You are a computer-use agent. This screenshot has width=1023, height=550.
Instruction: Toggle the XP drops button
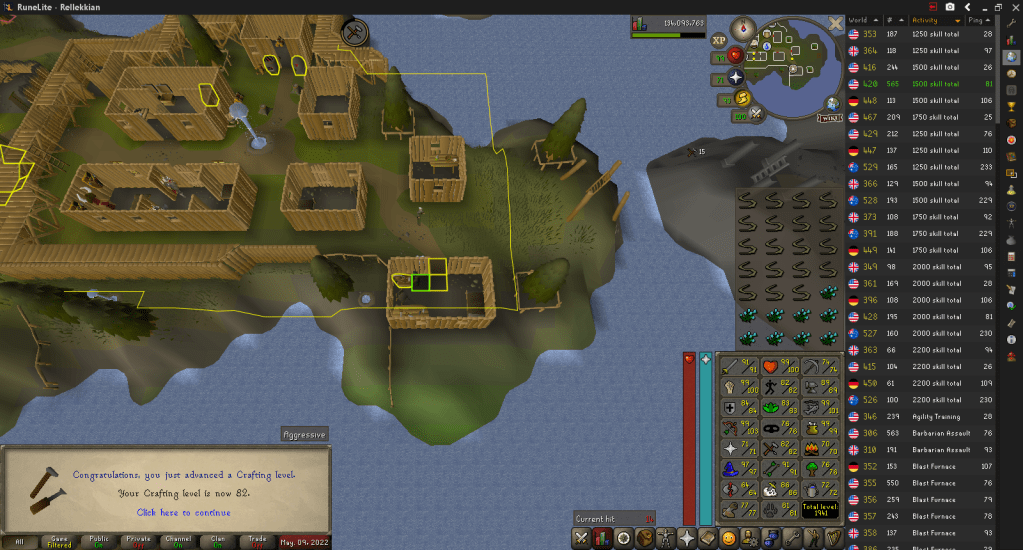point(718,40)
